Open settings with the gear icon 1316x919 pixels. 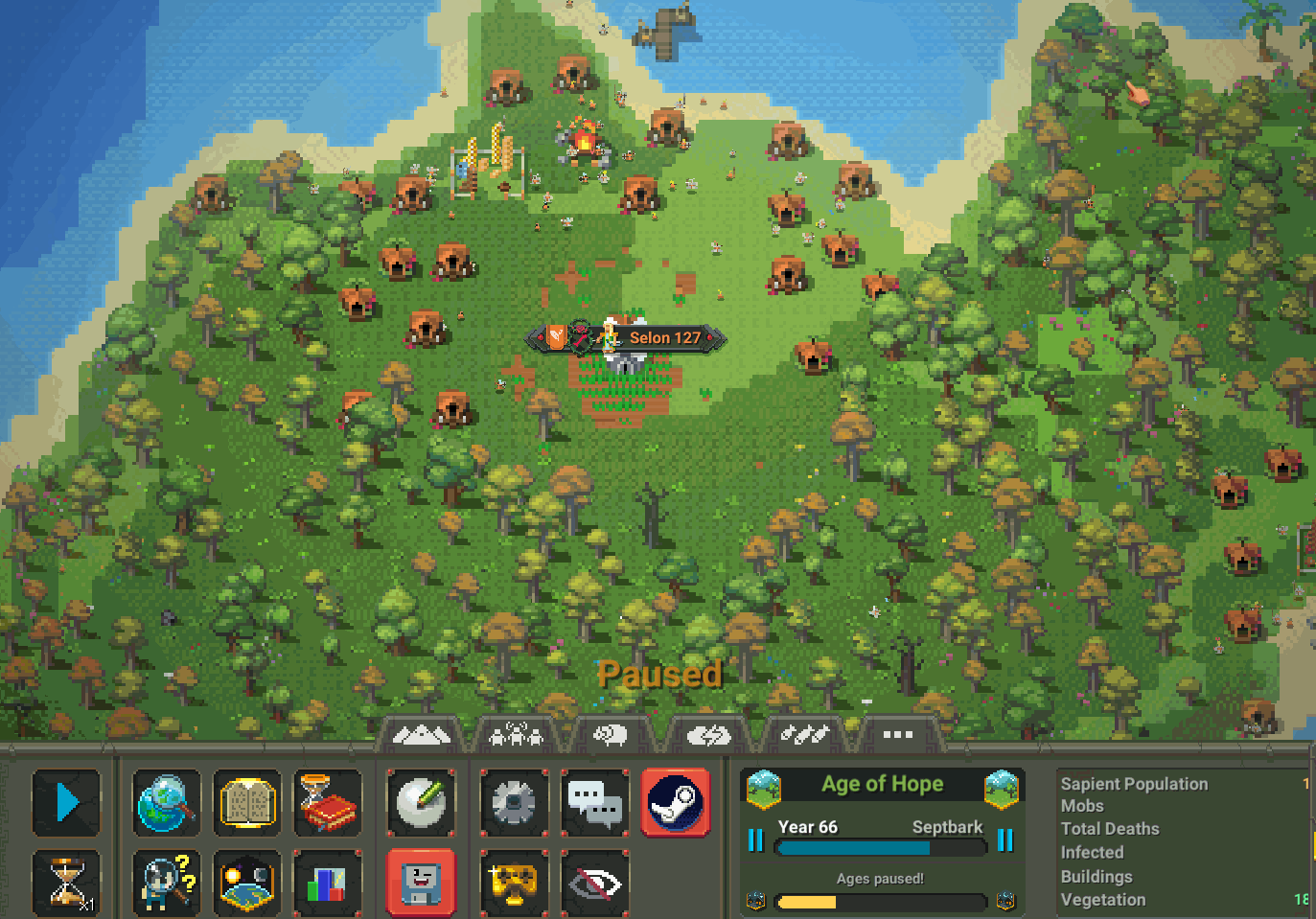(514, 802)
